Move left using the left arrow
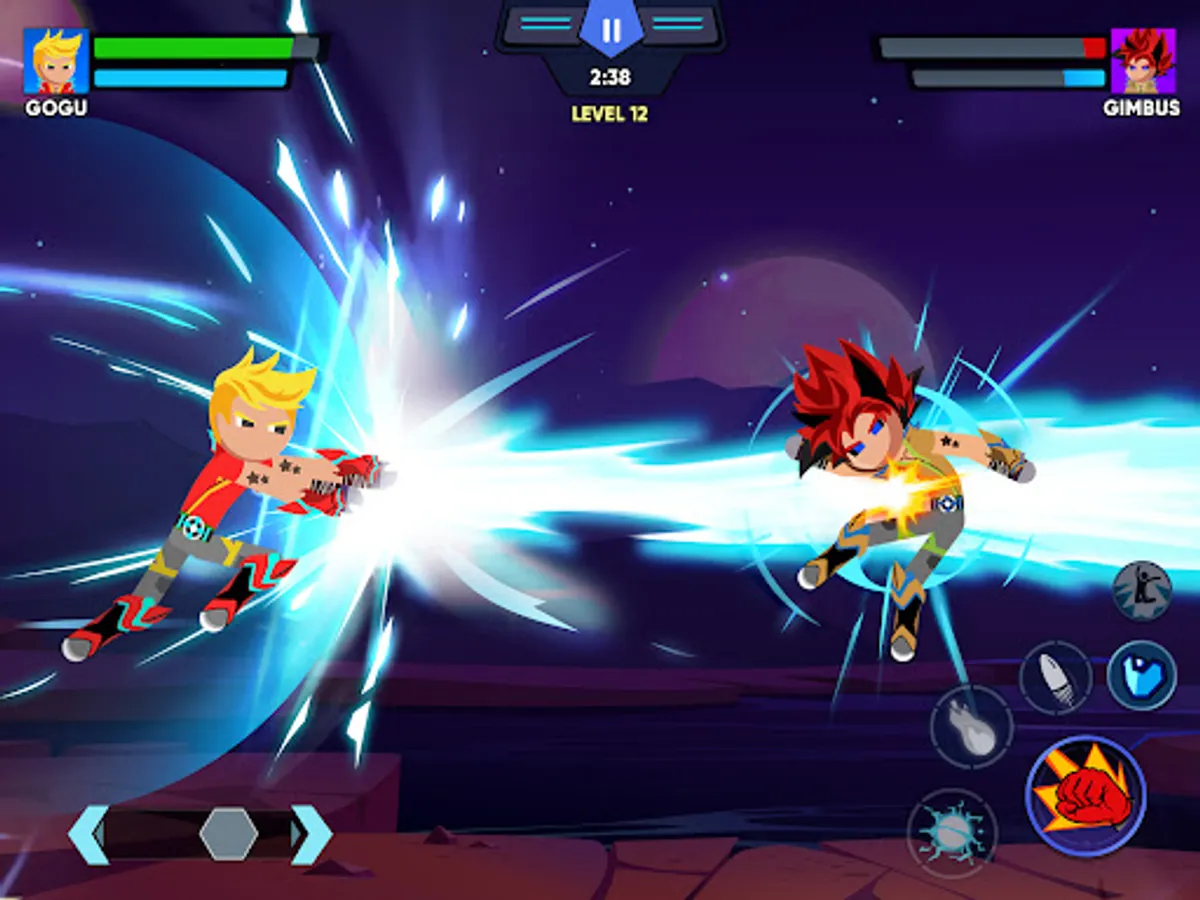The height and width of the screenshot is (900, 1200). coord(88,834)
